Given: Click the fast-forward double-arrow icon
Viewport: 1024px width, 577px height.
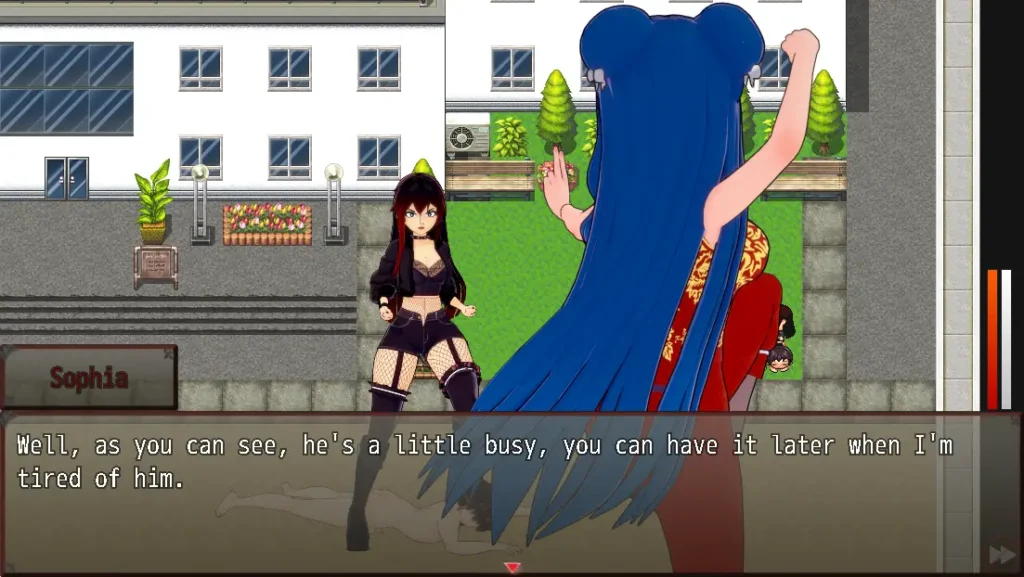Looking at the screenshot, I should pyautogui.click(x=1001, y=554).
